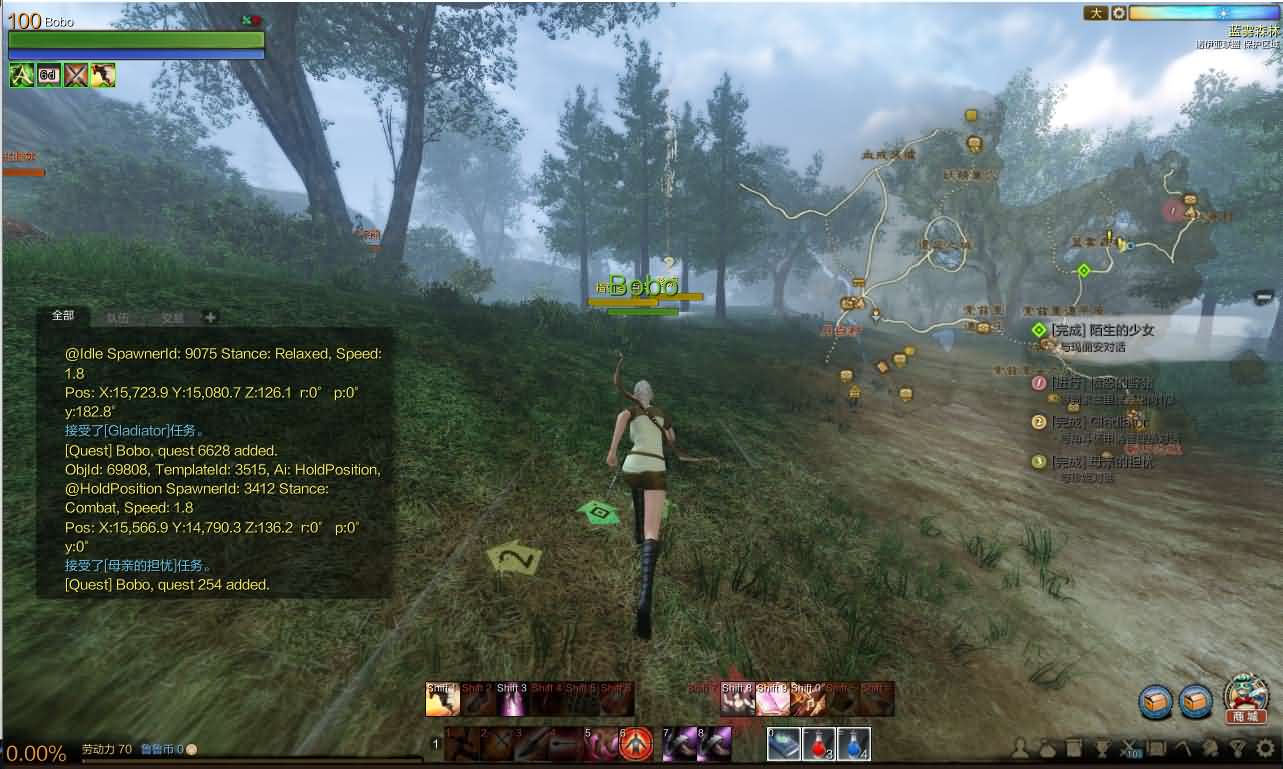Switch to the 全部 chat tab
The width and height of the screenshot is (1283, 769).
point(63,316)
